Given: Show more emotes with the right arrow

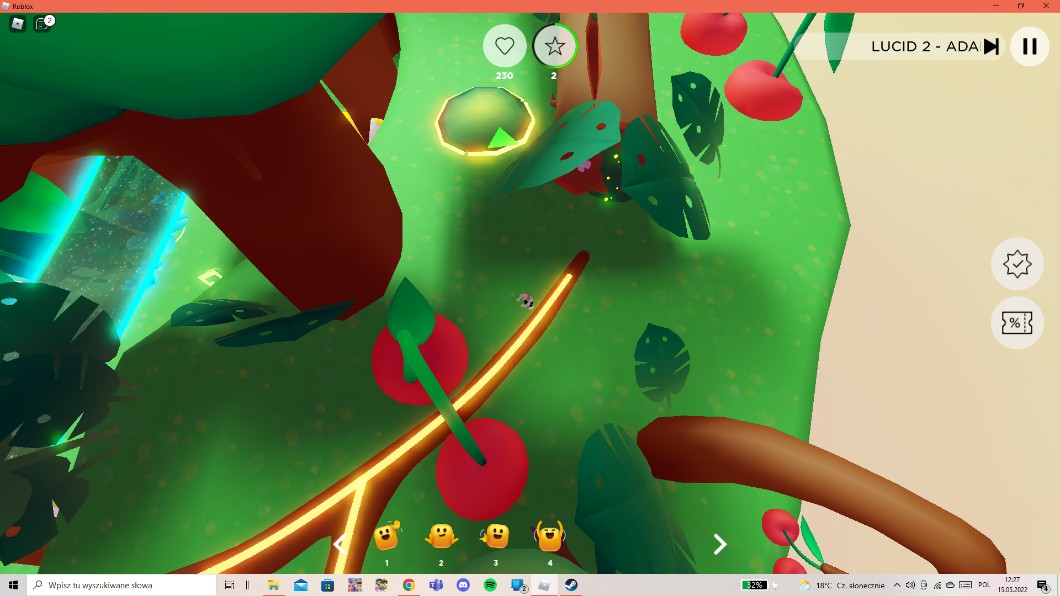Looking at the screenshot, I should point(719,544).
